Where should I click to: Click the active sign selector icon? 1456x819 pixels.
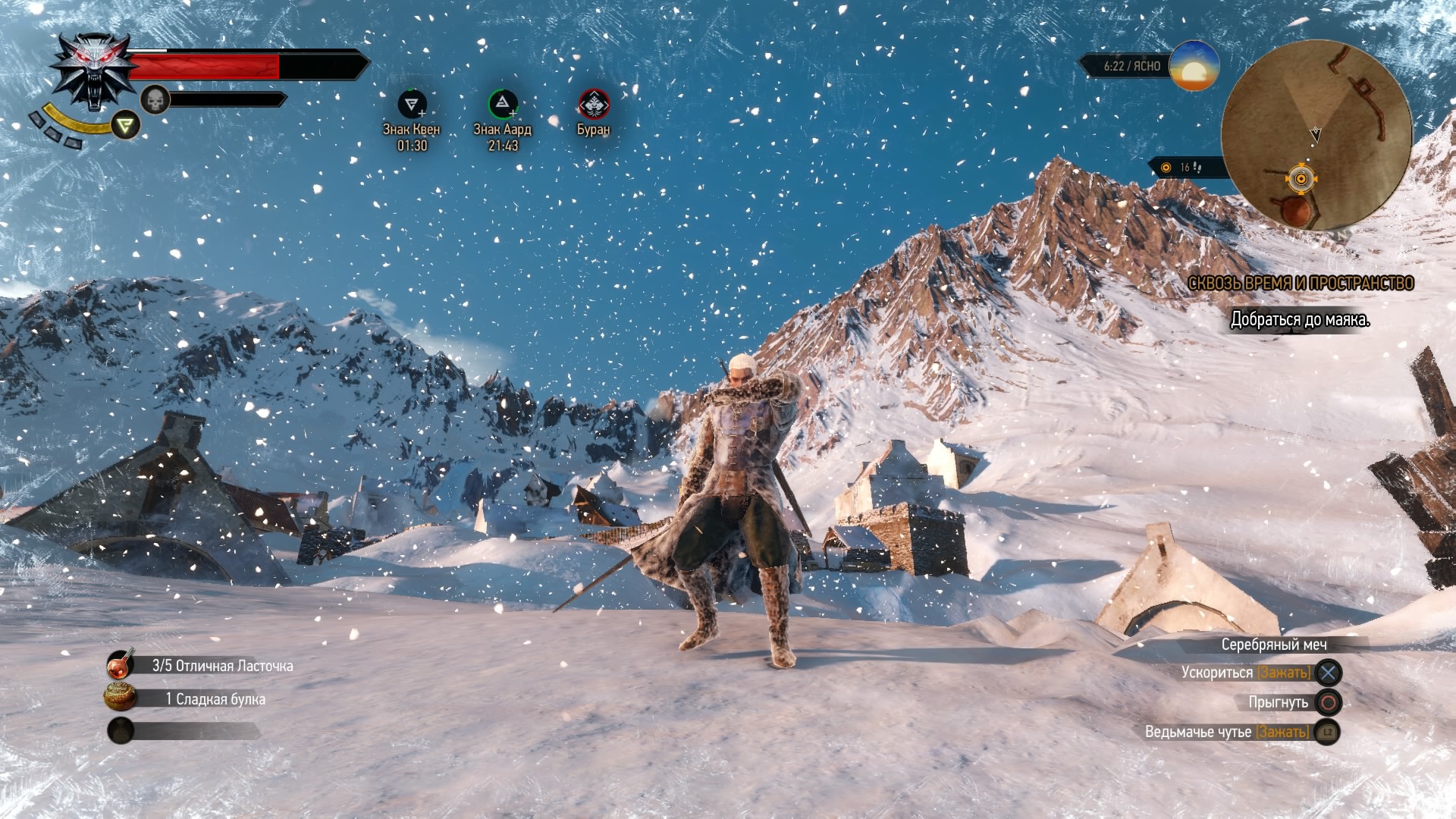click(126, 124)
